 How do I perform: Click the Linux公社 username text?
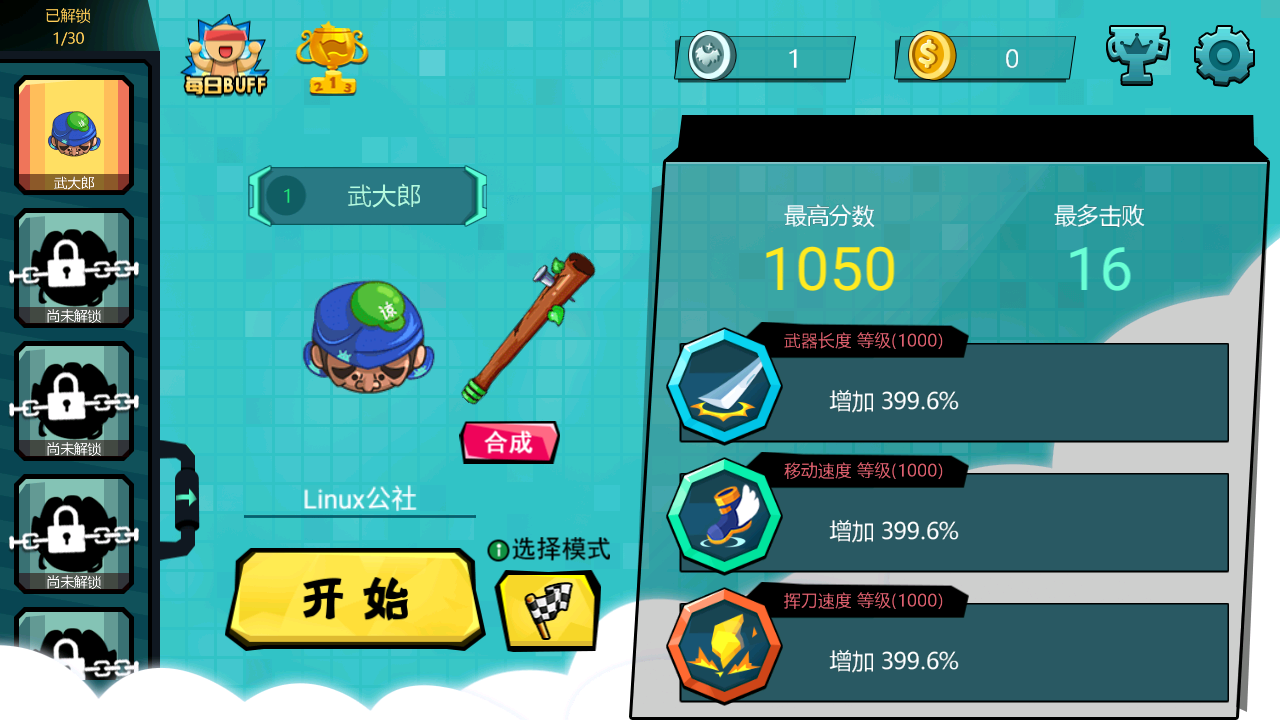[x=360, y=498]
